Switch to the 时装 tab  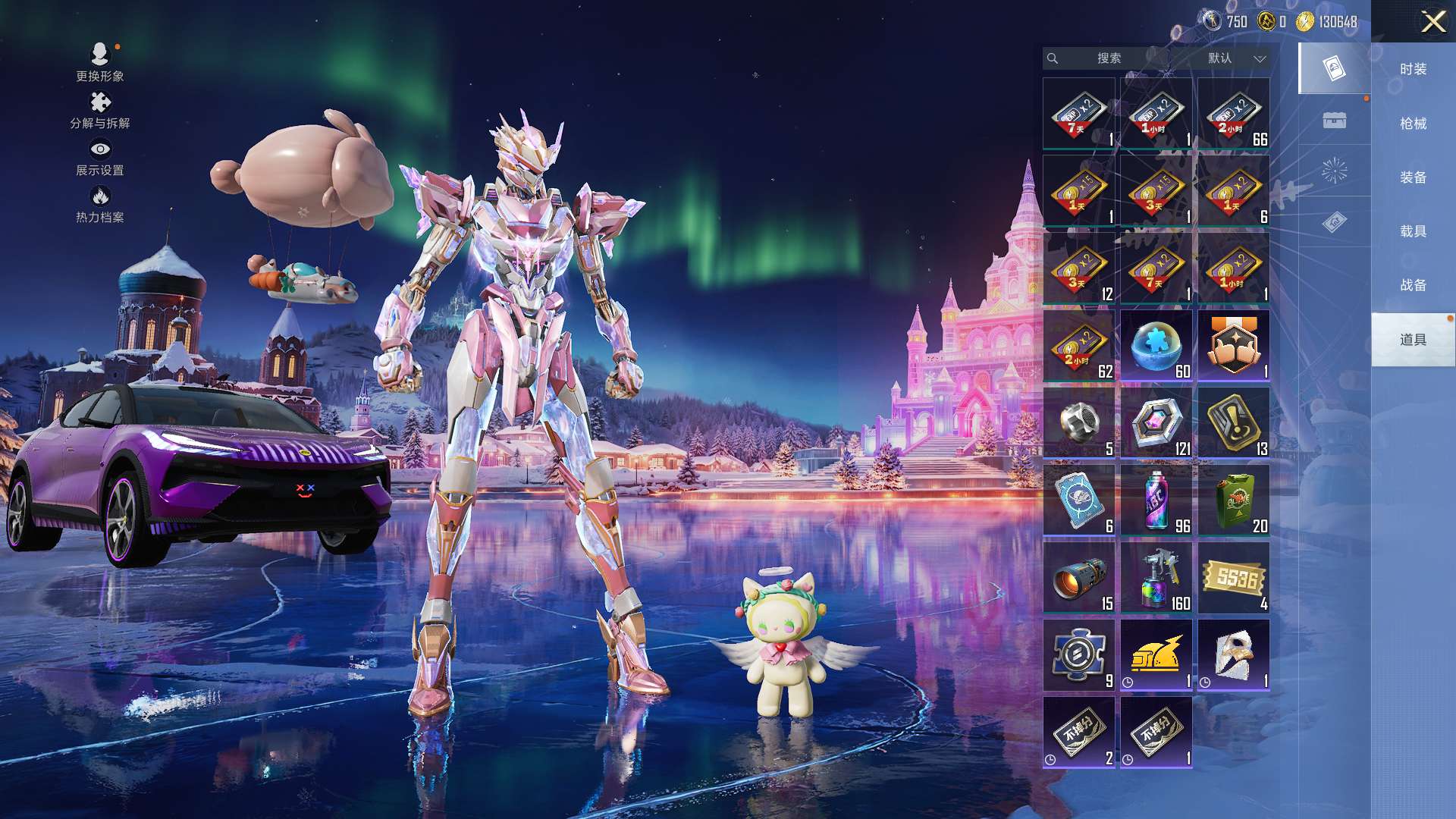(1413, 69)
